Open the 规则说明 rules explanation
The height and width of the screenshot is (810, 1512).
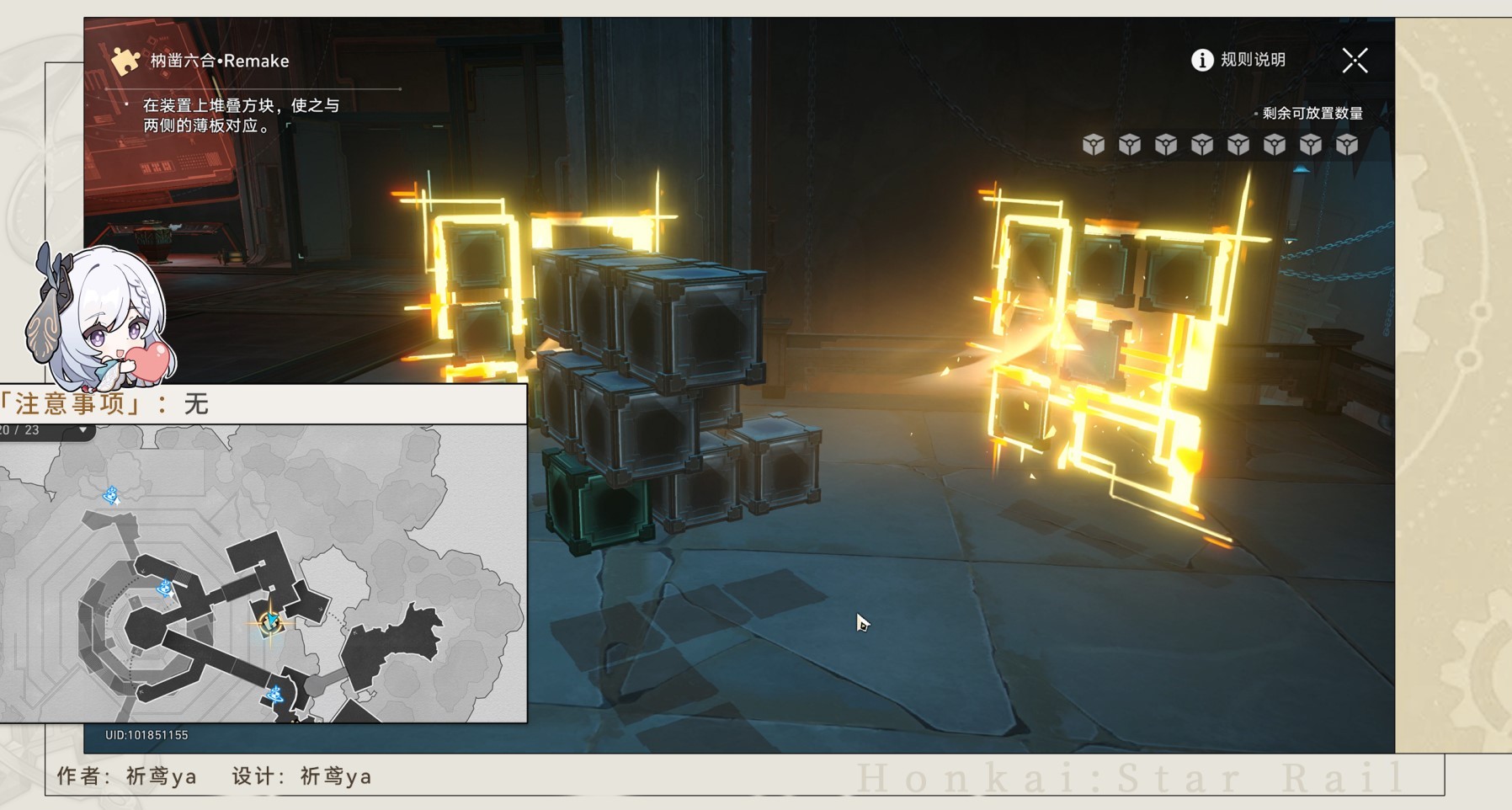coord(1238,60)
